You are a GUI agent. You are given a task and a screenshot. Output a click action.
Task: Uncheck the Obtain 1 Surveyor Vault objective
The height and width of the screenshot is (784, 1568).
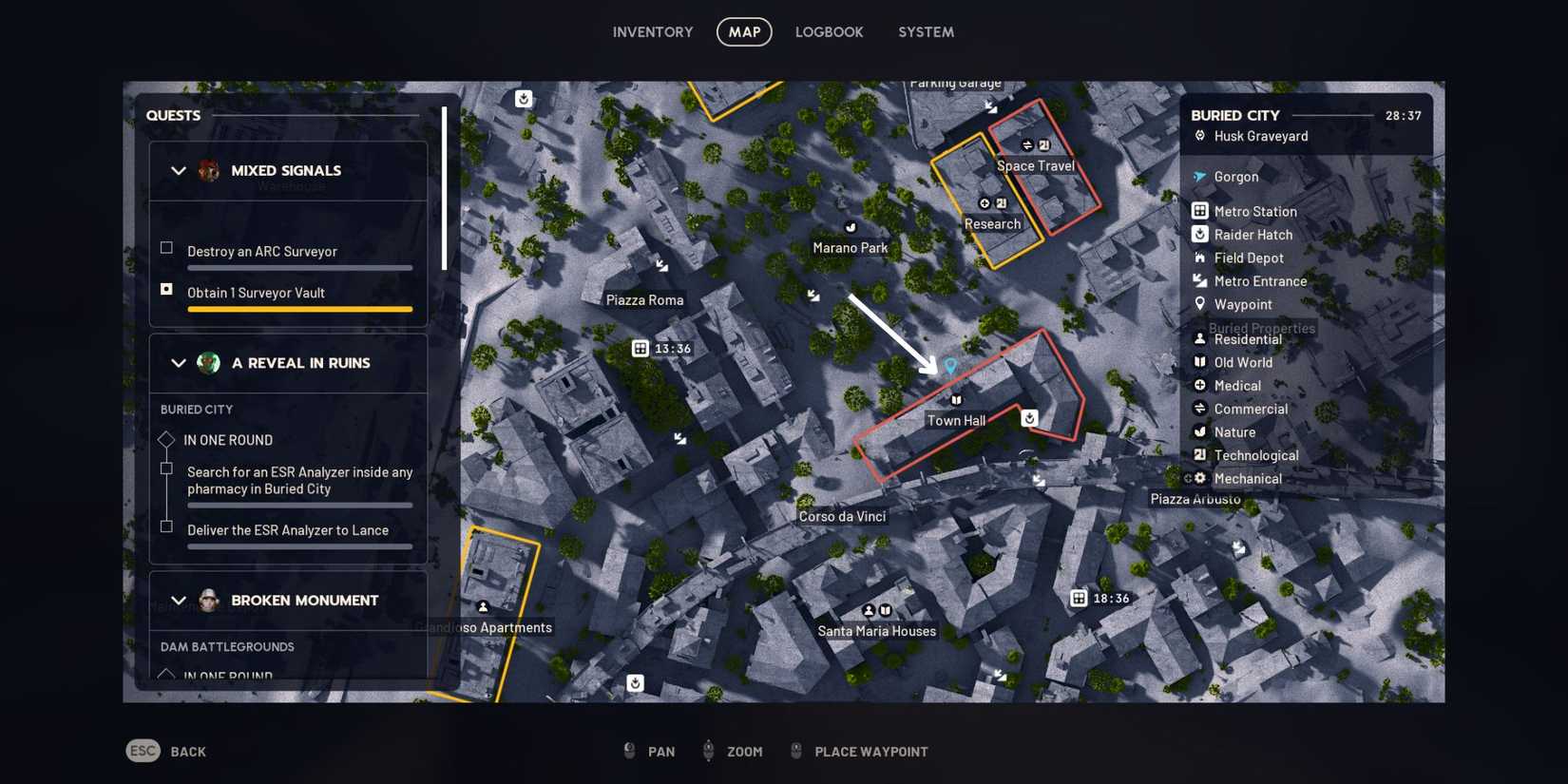coord(166,289)
